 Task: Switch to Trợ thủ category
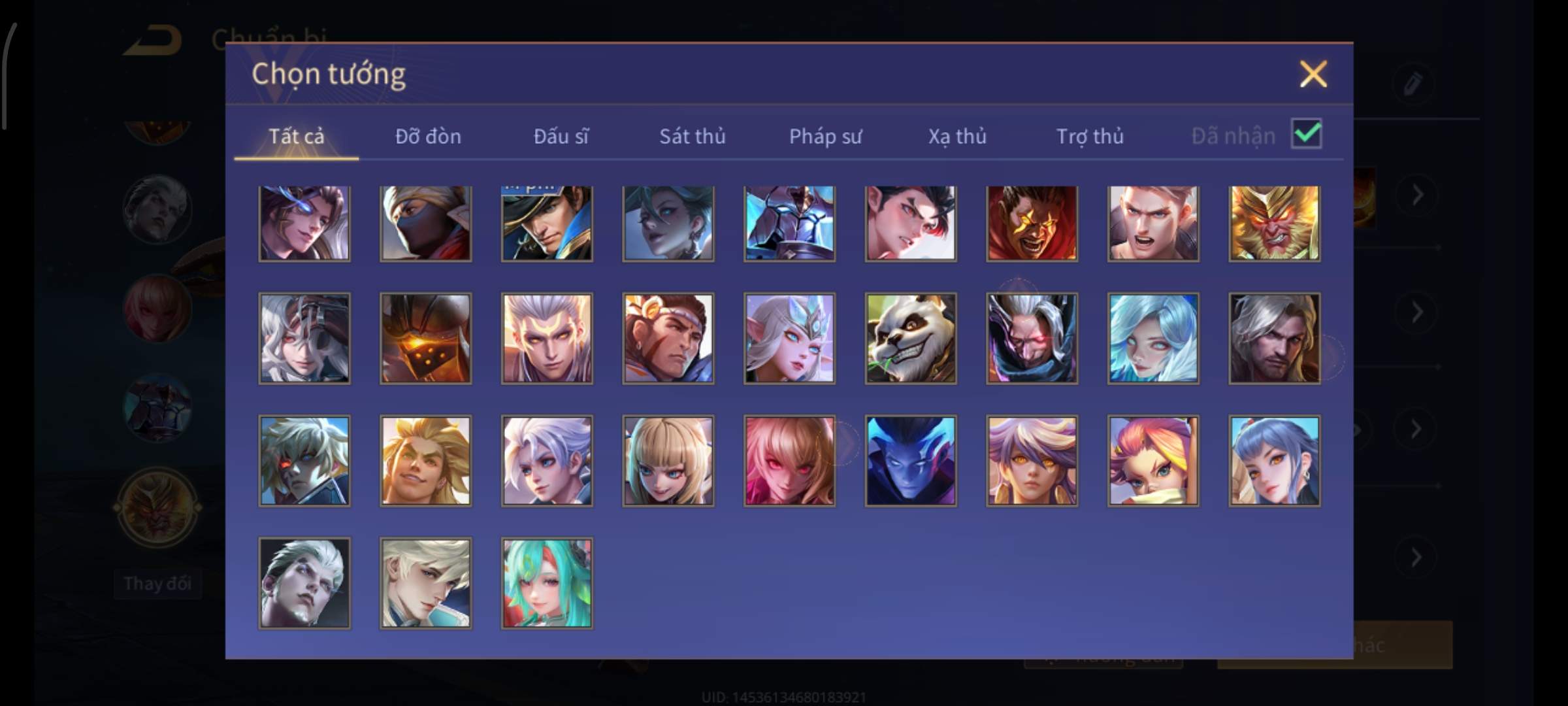pos(1090,136)
